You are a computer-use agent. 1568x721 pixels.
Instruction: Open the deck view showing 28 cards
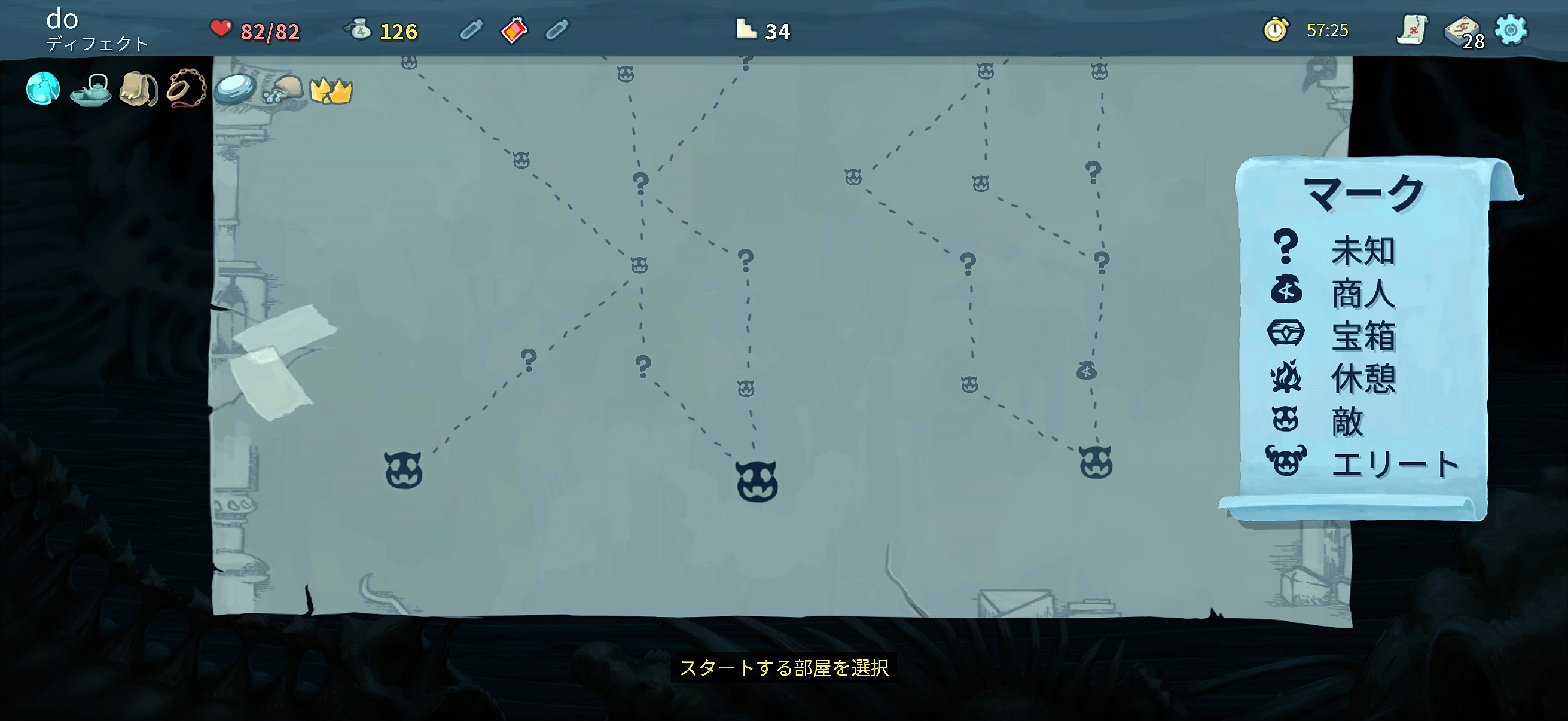[x=1460, y=30]
